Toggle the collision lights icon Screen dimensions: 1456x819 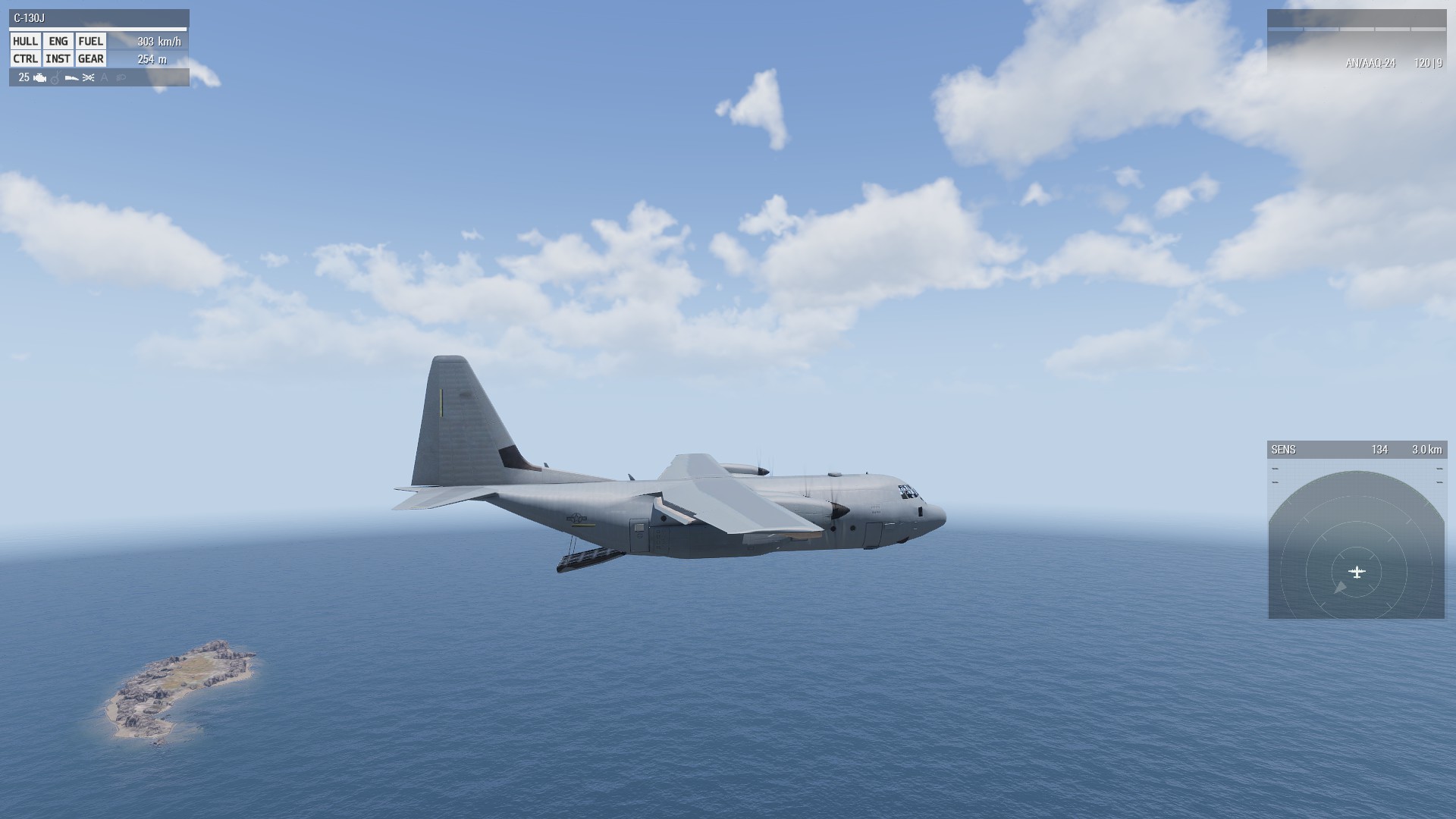point(88,77)
